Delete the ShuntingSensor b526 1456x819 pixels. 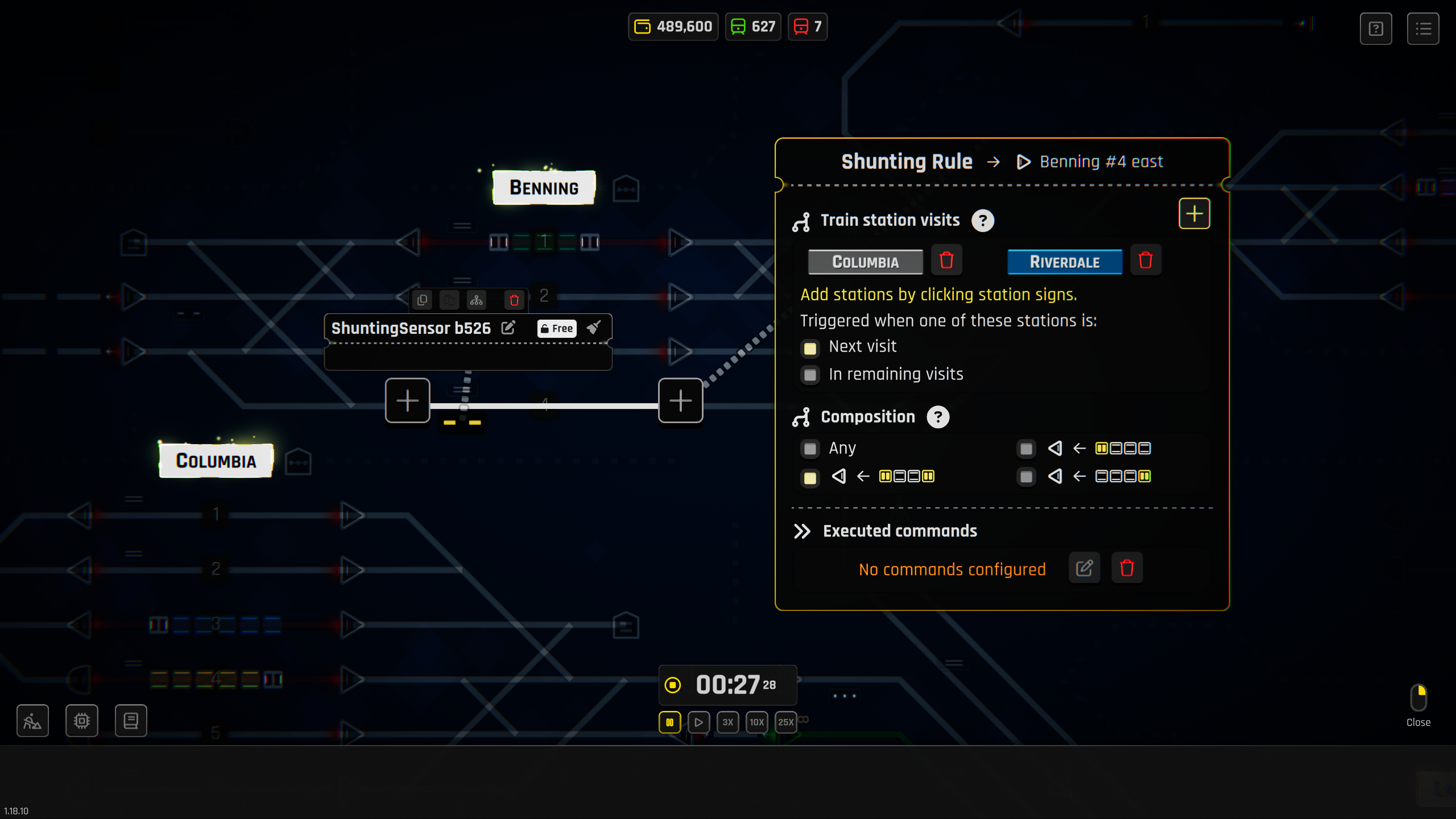[513, 300]
